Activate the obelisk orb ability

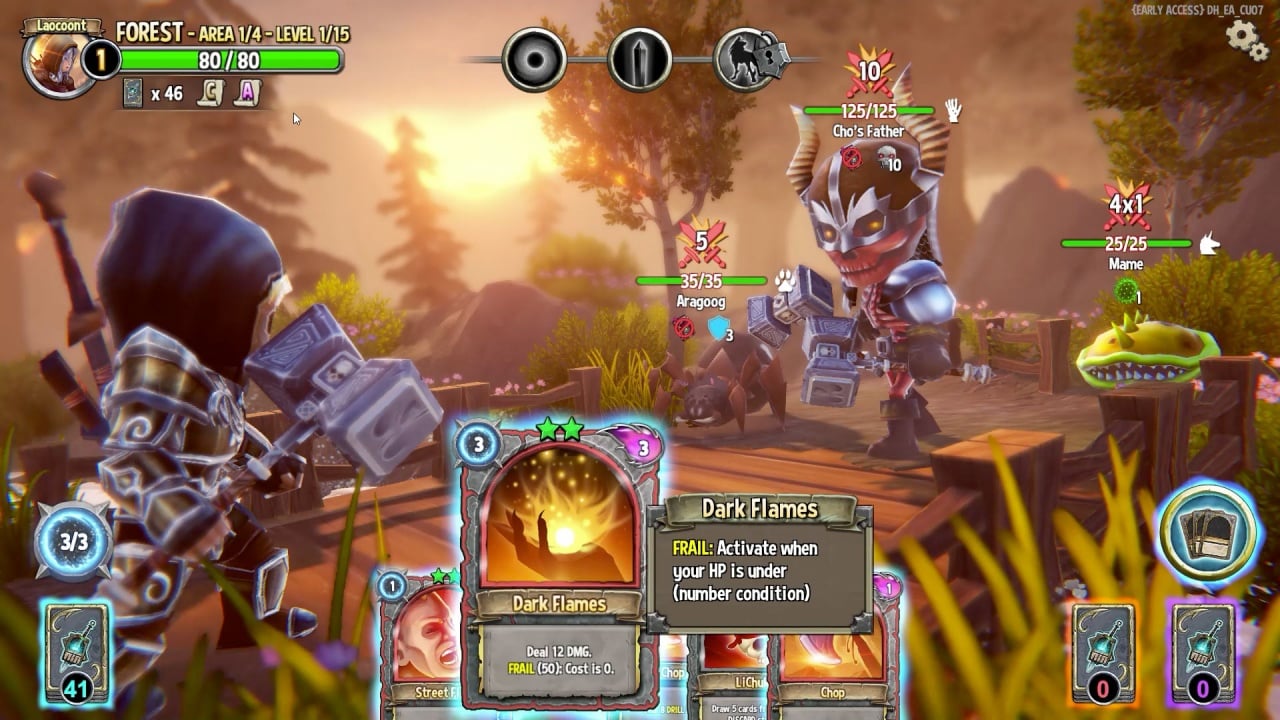click(x=640, y=59)
